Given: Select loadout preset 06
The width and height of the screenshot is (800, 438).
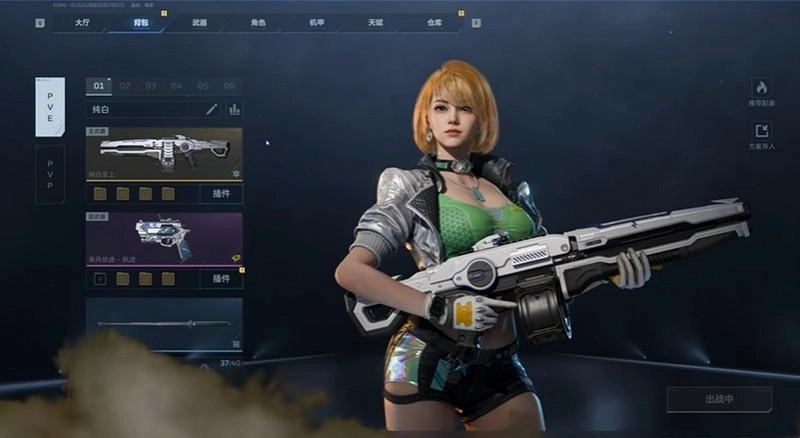Looking at the screenshot, I should [229, 86].
